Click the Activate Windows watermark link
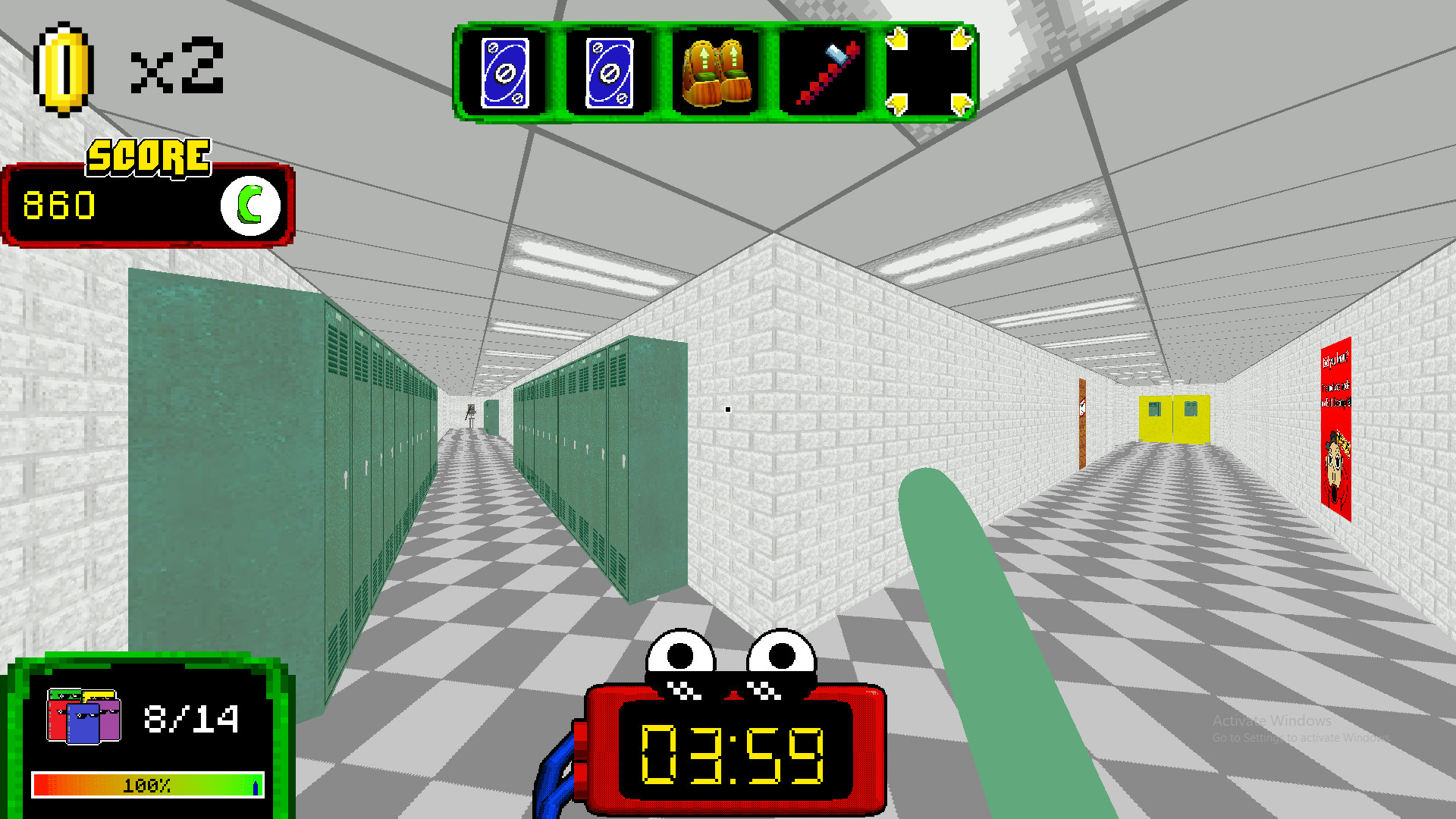 [1272, 721]
